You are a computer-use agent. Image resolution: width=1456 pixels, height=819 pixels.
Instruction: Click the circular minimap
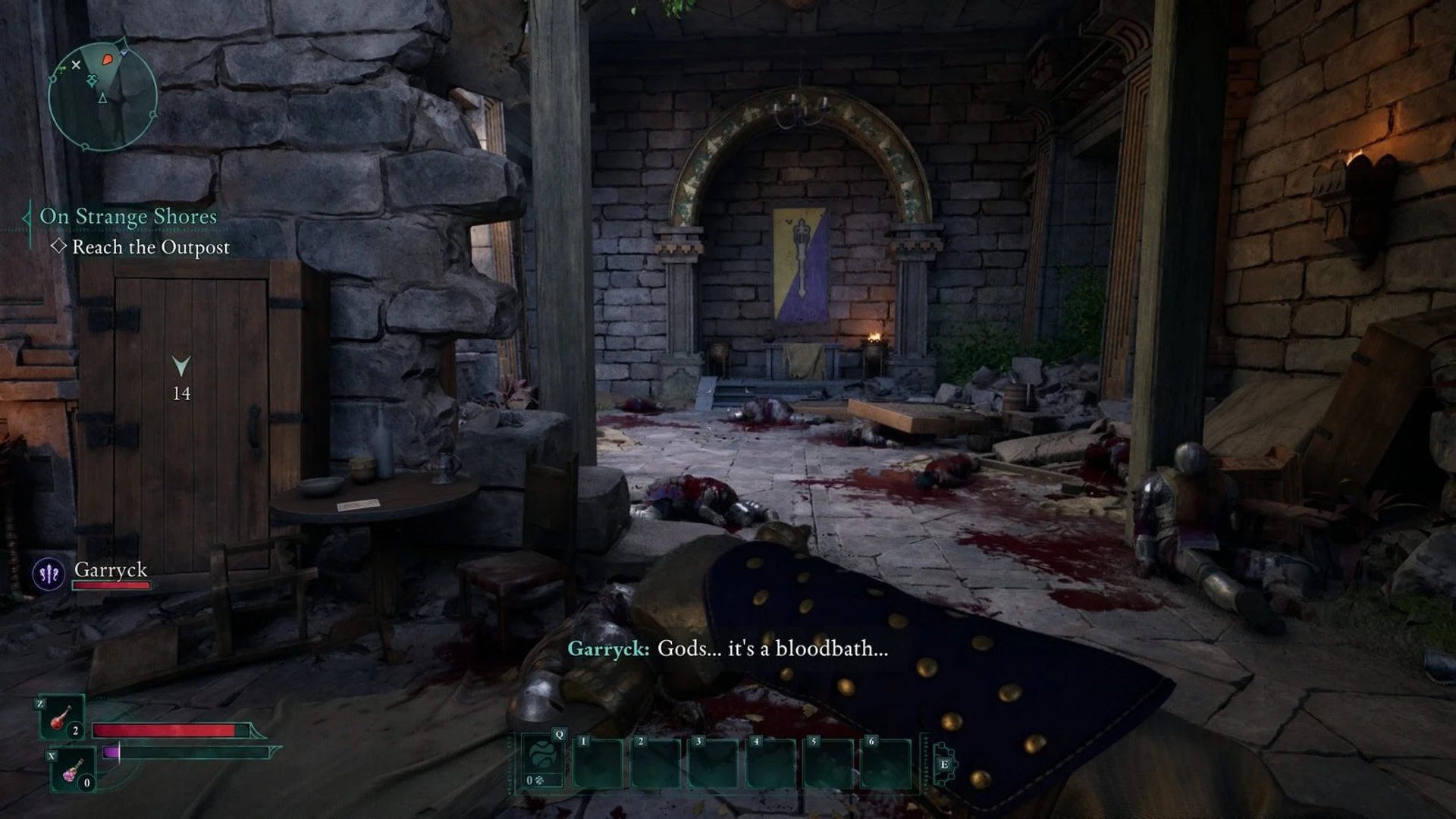tap(102, 96)
